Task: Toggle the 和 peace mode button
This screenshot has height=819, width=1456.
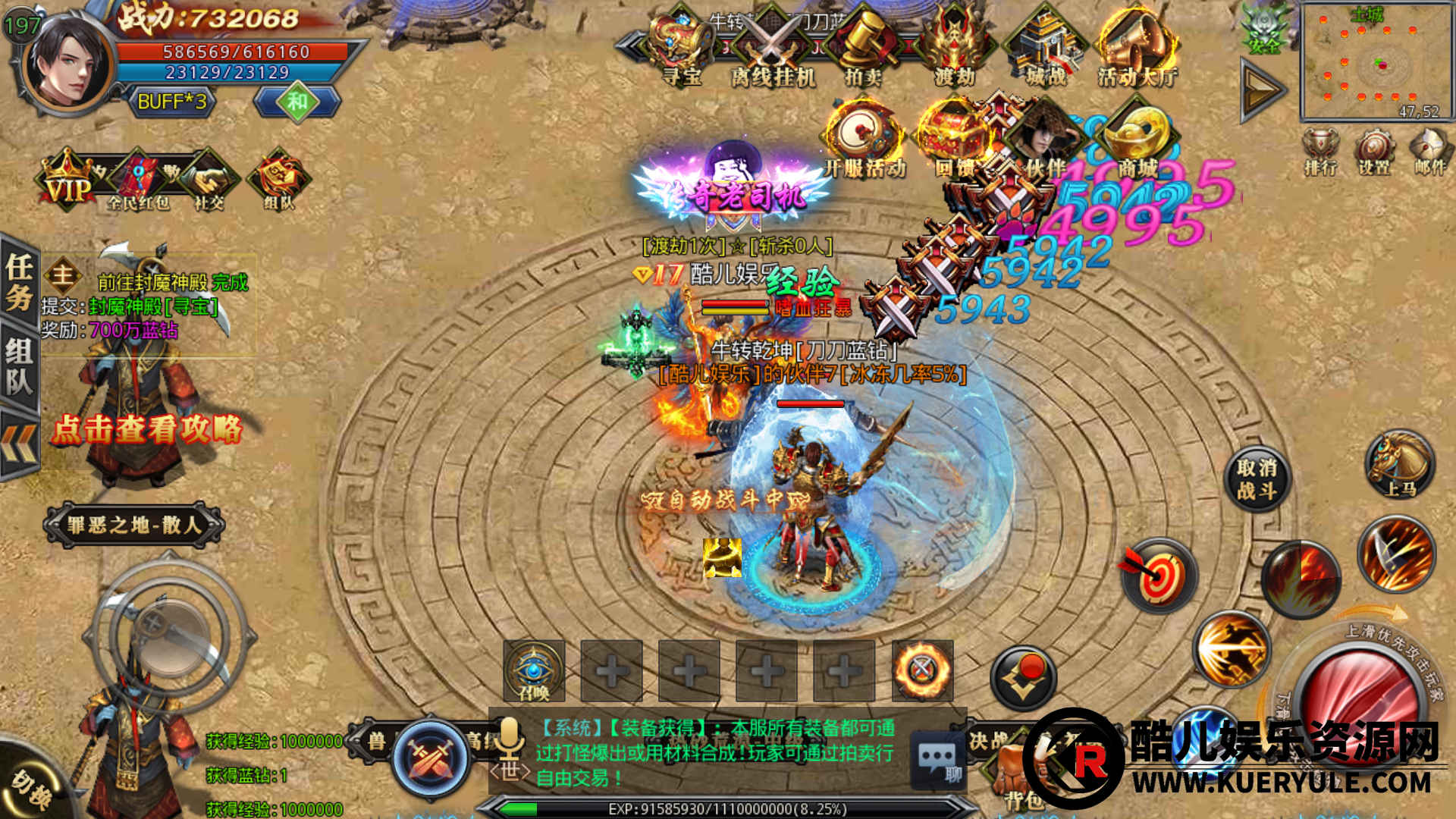Action: click(x=297, y=102)
